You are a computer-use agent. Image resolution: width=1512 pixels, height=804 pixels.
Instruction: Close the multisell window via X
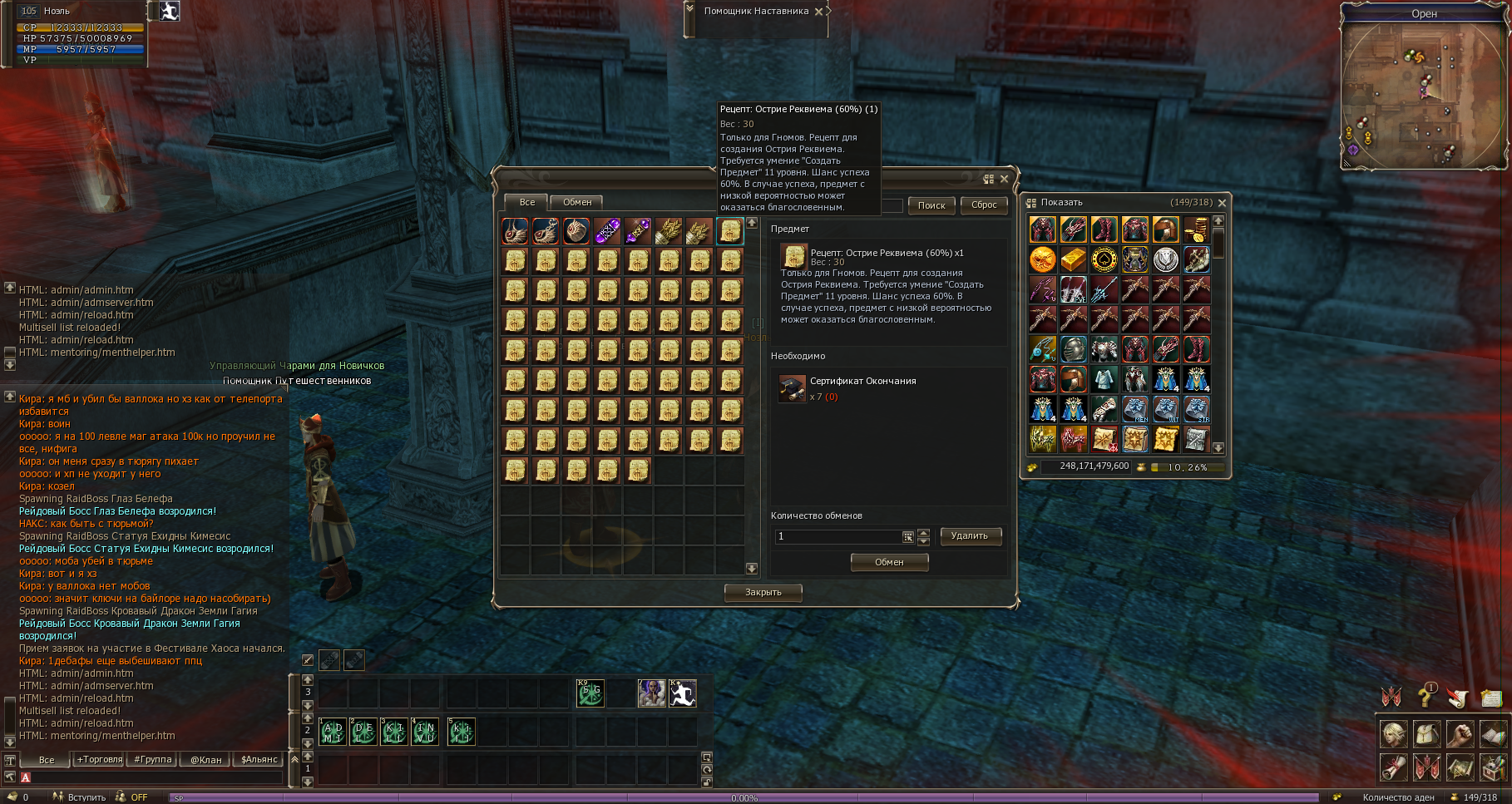pos(1004,179)
